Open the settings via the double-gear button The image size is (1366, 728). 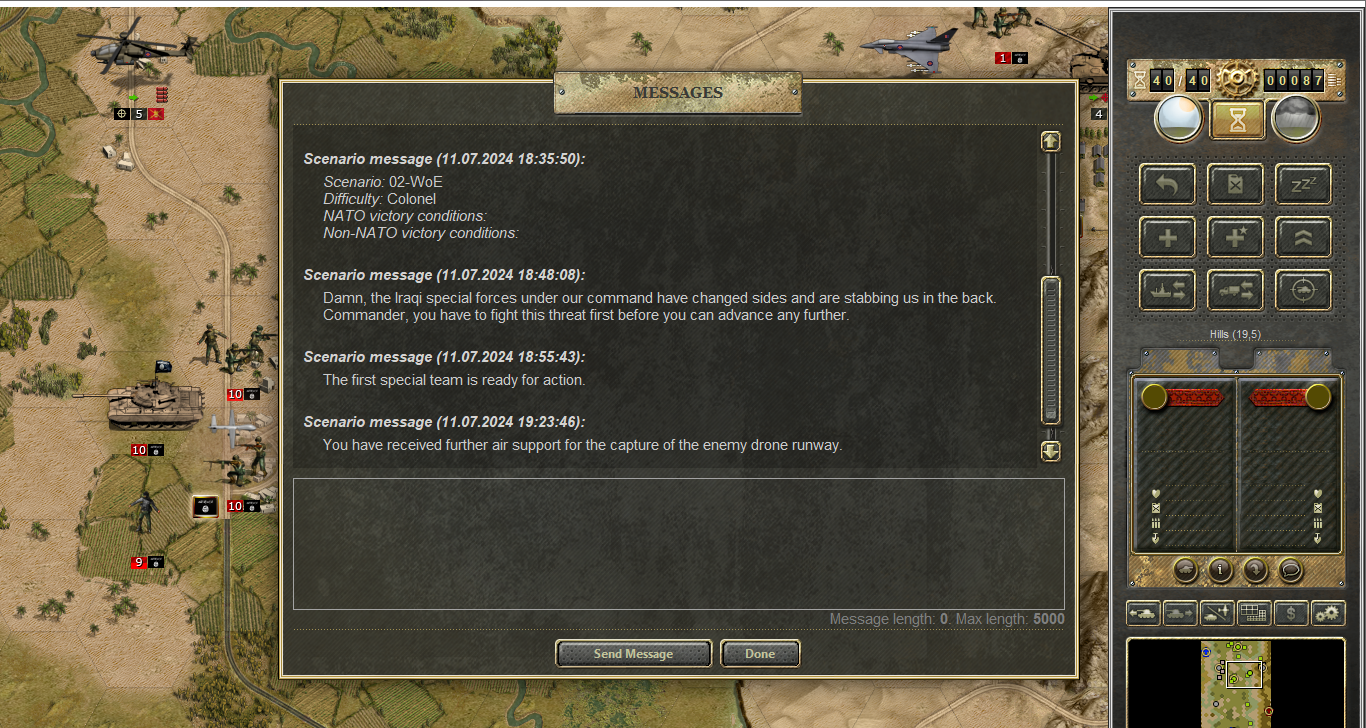pos(1328,613)
